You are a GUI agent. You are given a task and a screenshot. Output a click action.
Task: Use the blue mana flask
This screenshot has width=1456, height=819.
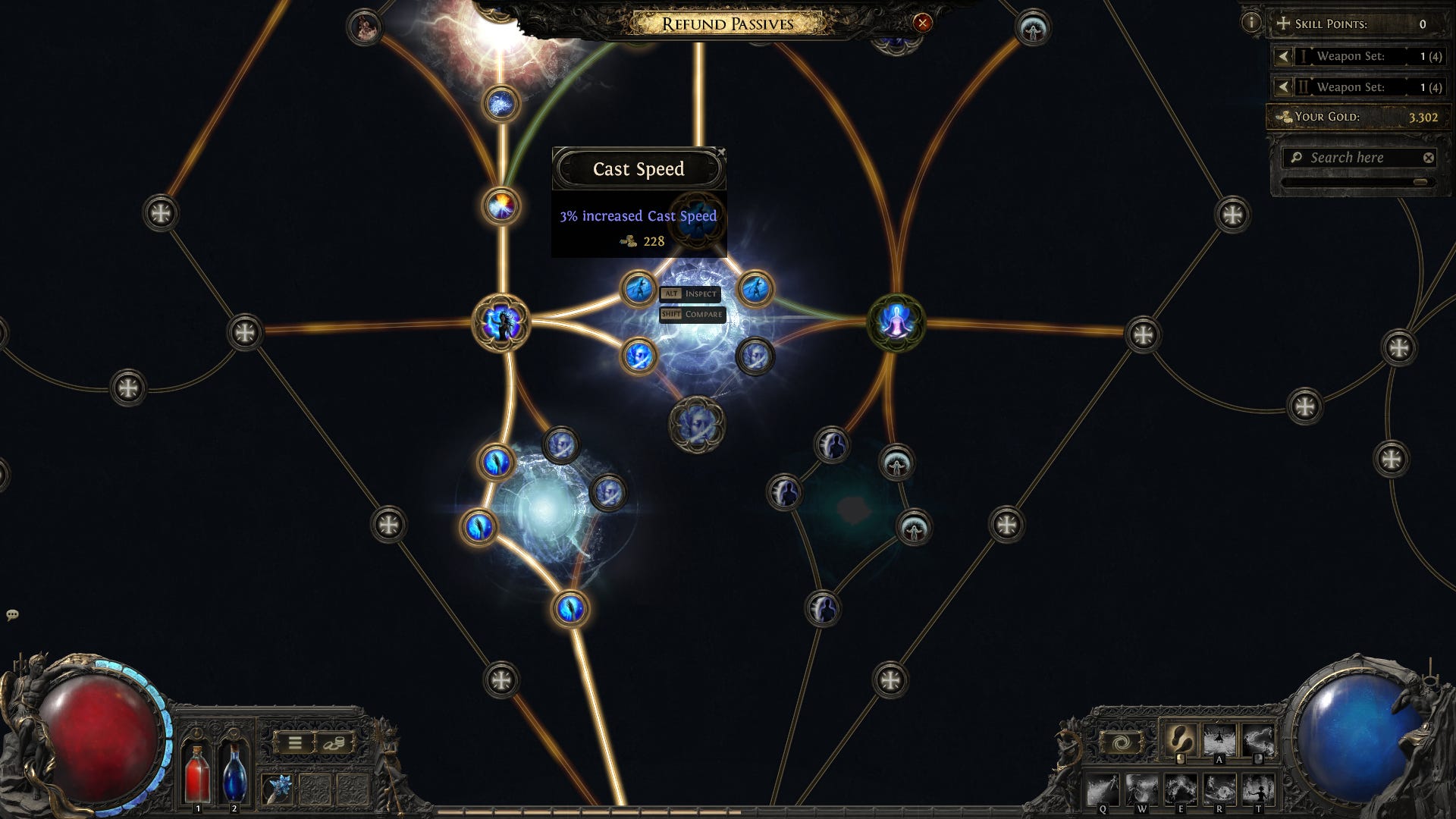(x=234, y=772)
